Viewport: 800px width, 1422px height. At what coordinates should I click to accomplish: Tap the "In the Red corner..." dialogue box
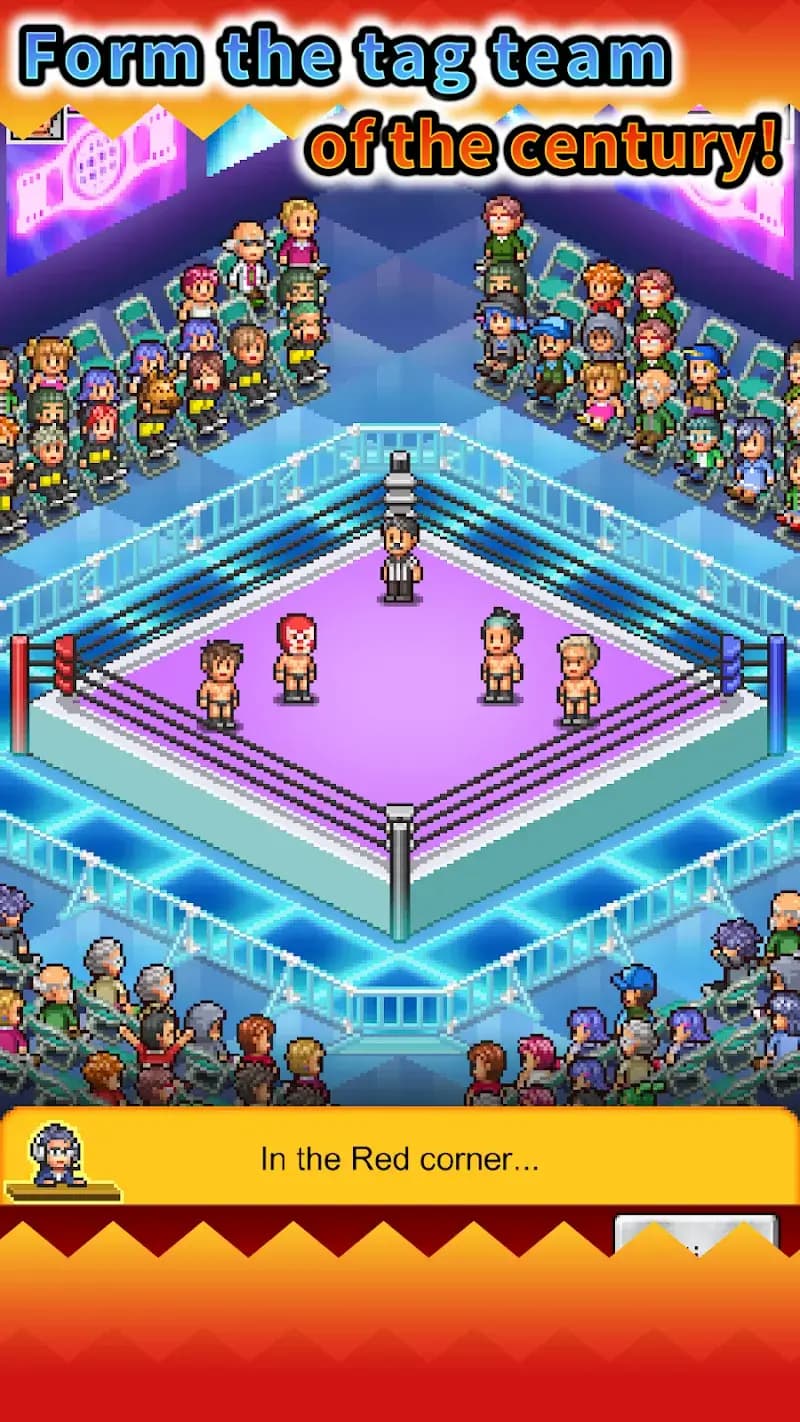pos(400,1159)
